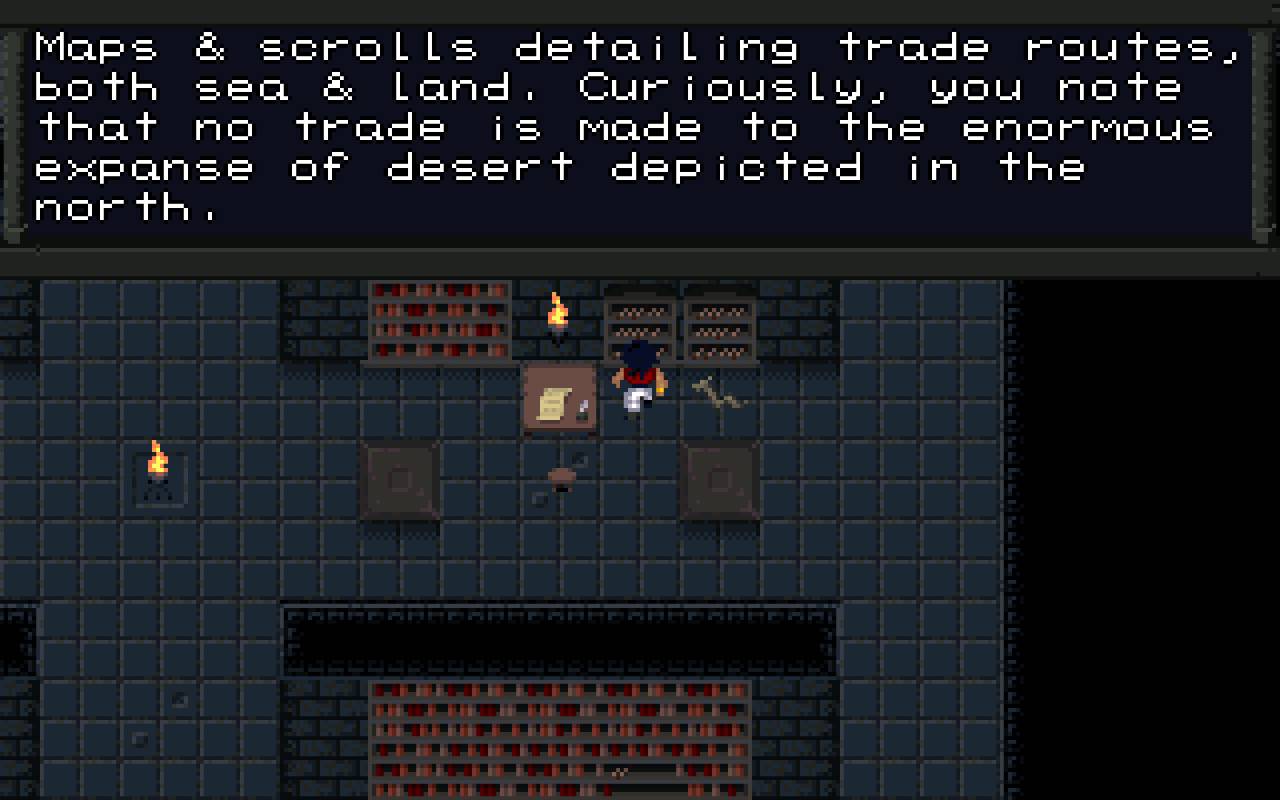Click the pebble on the floor tile

pyautogui.click(x=140, y=740)
